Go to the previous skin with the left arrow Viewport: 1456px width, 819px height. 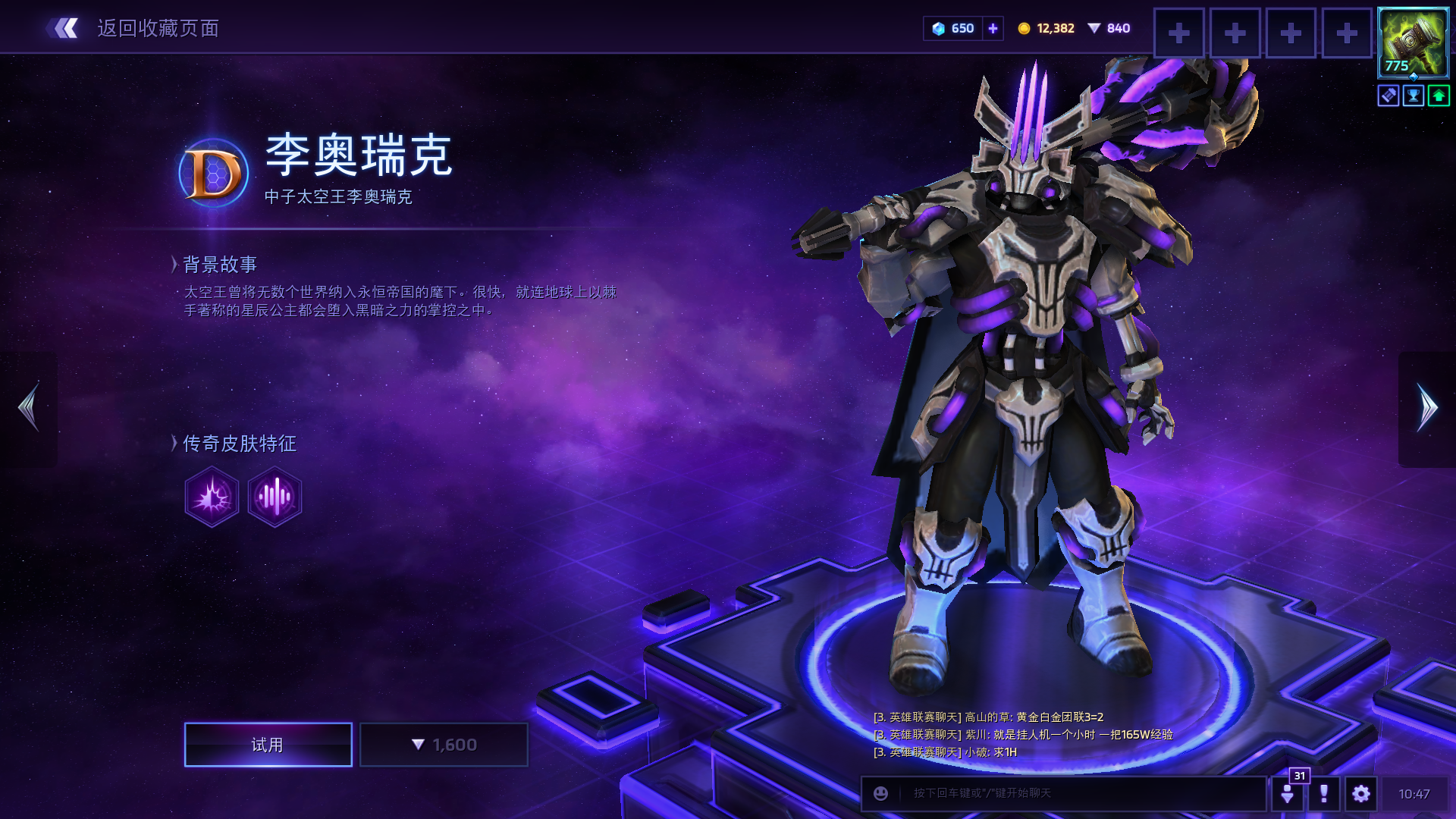pyautogui.click(x=29, y=408)
